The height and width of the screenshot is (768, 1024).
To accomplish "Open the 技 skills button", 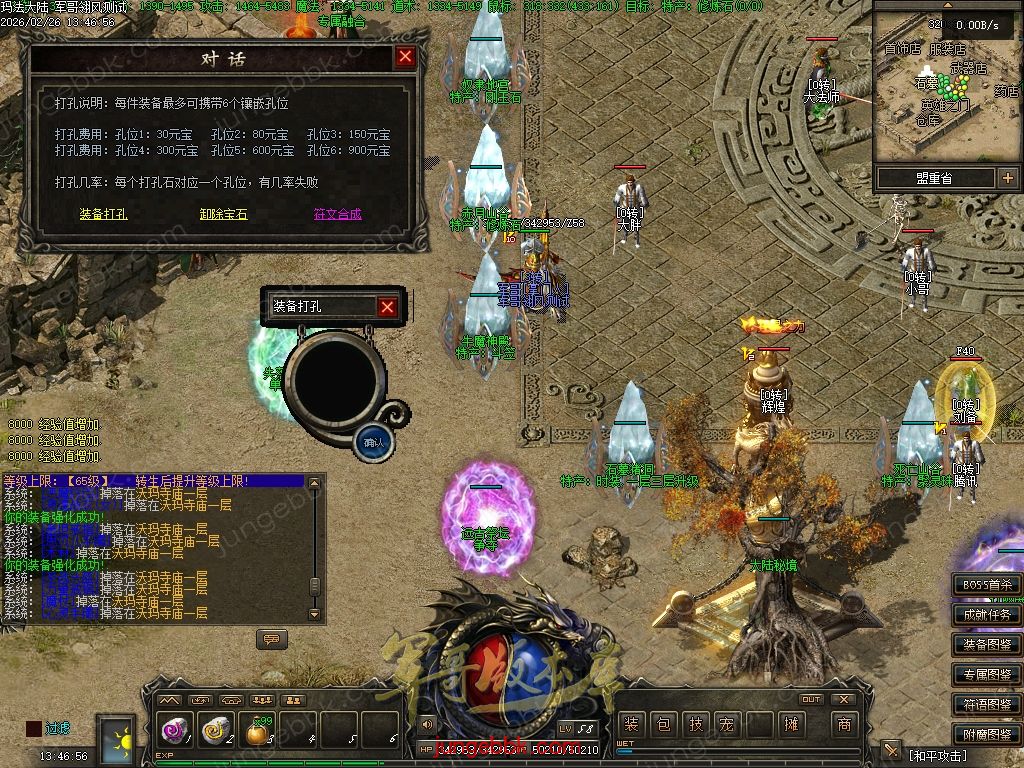I will point(696,724).
